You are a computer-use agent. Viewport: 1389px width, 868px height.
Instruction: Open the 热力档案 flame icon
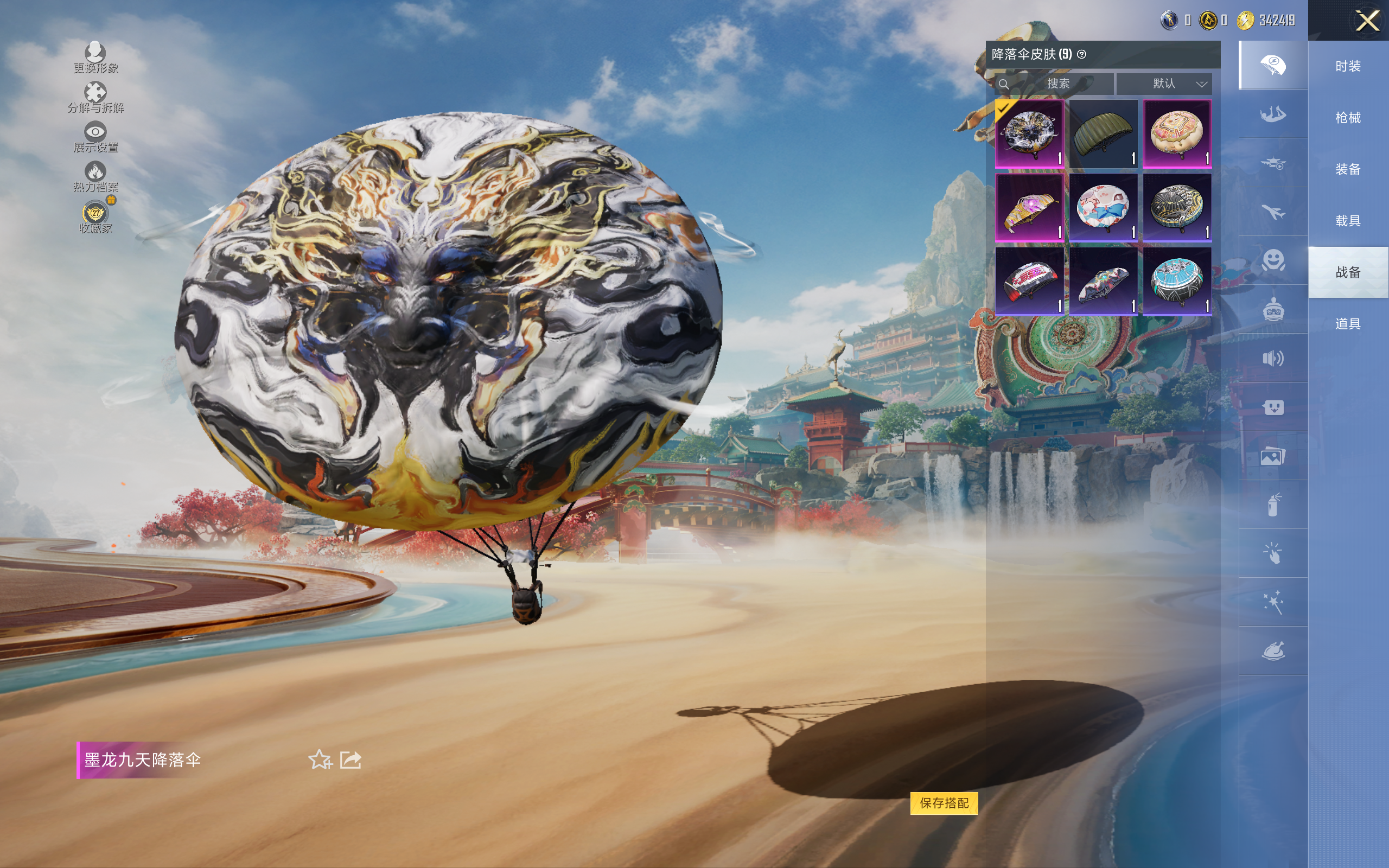coord(95,176)
